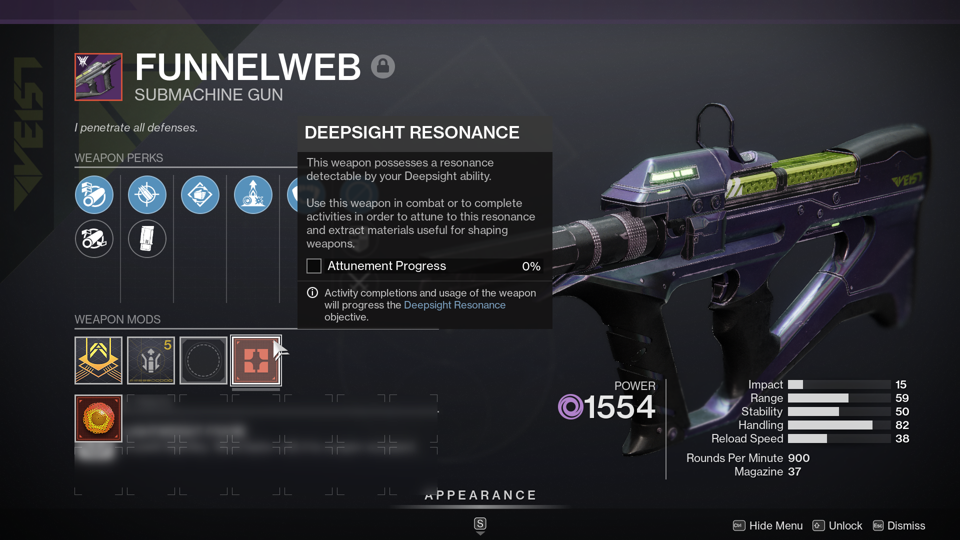Open the gold chevron masterwork slot
960x540 pixels.
[x=98, y=360]
